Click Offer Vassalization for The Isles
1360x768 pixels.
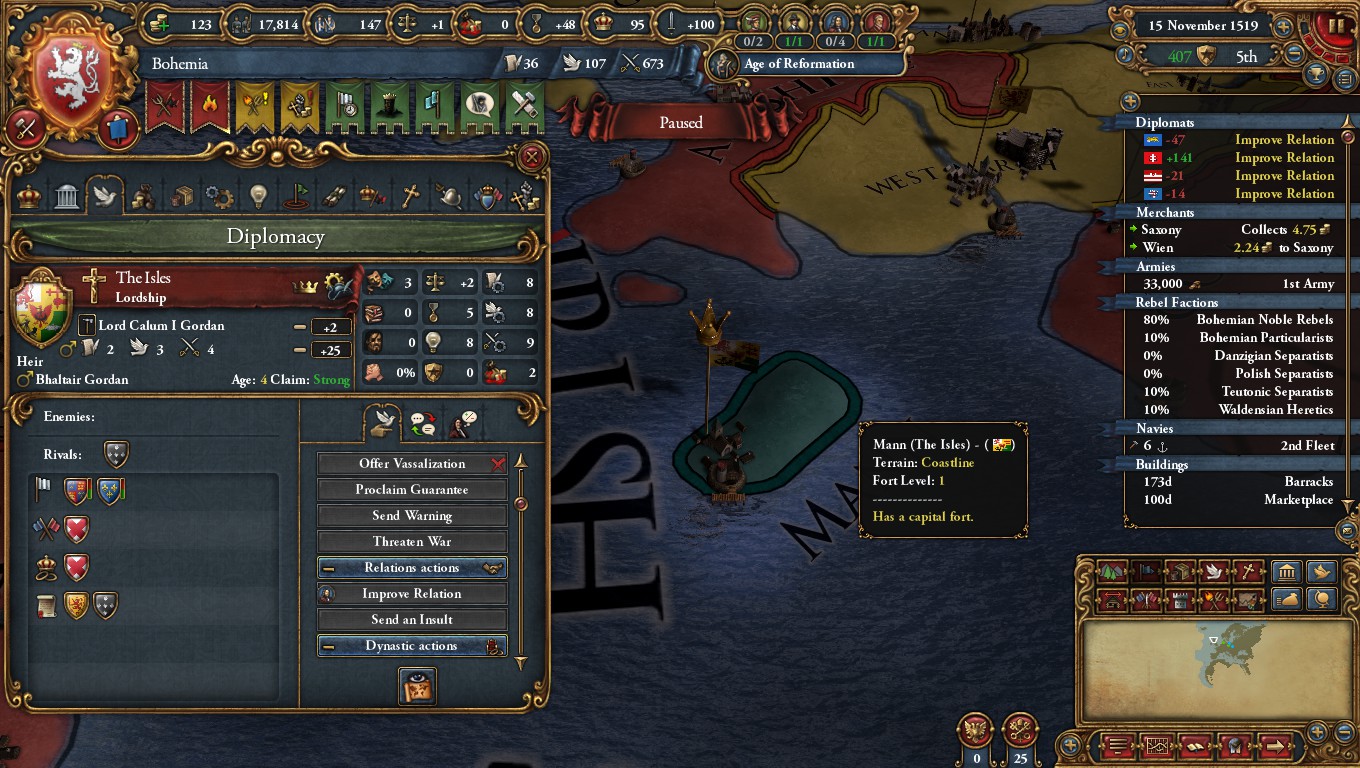pyautogui.click(x=412, y=463)
